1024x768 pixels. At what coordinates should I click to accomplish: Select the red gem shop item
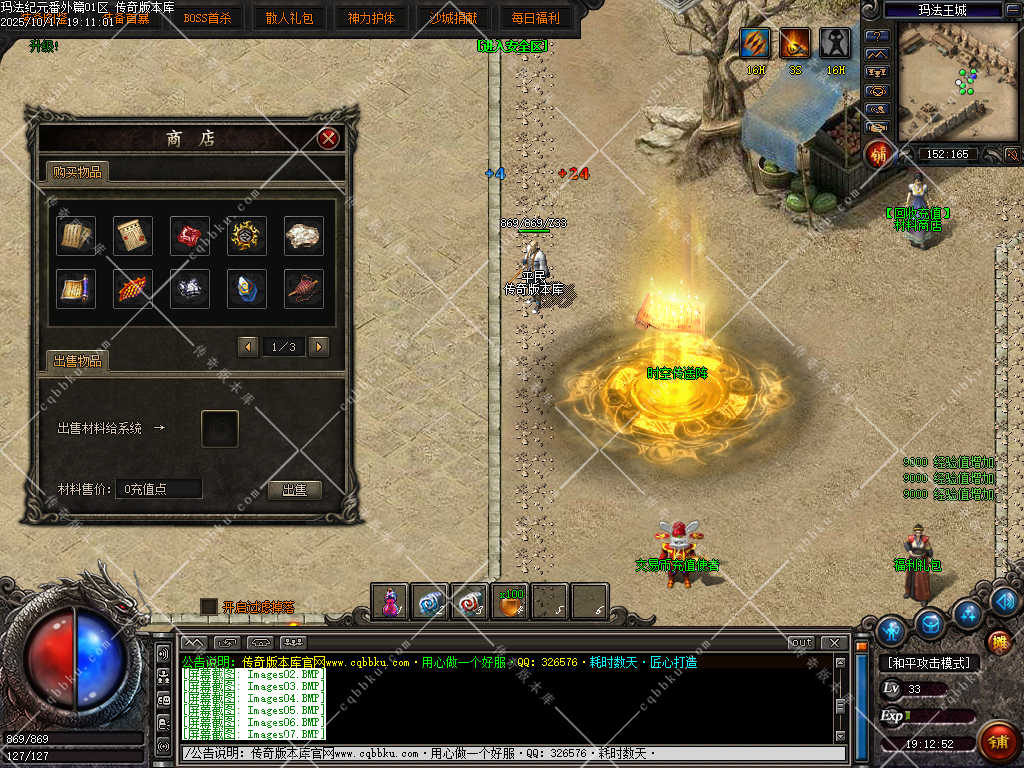(190, 235)
